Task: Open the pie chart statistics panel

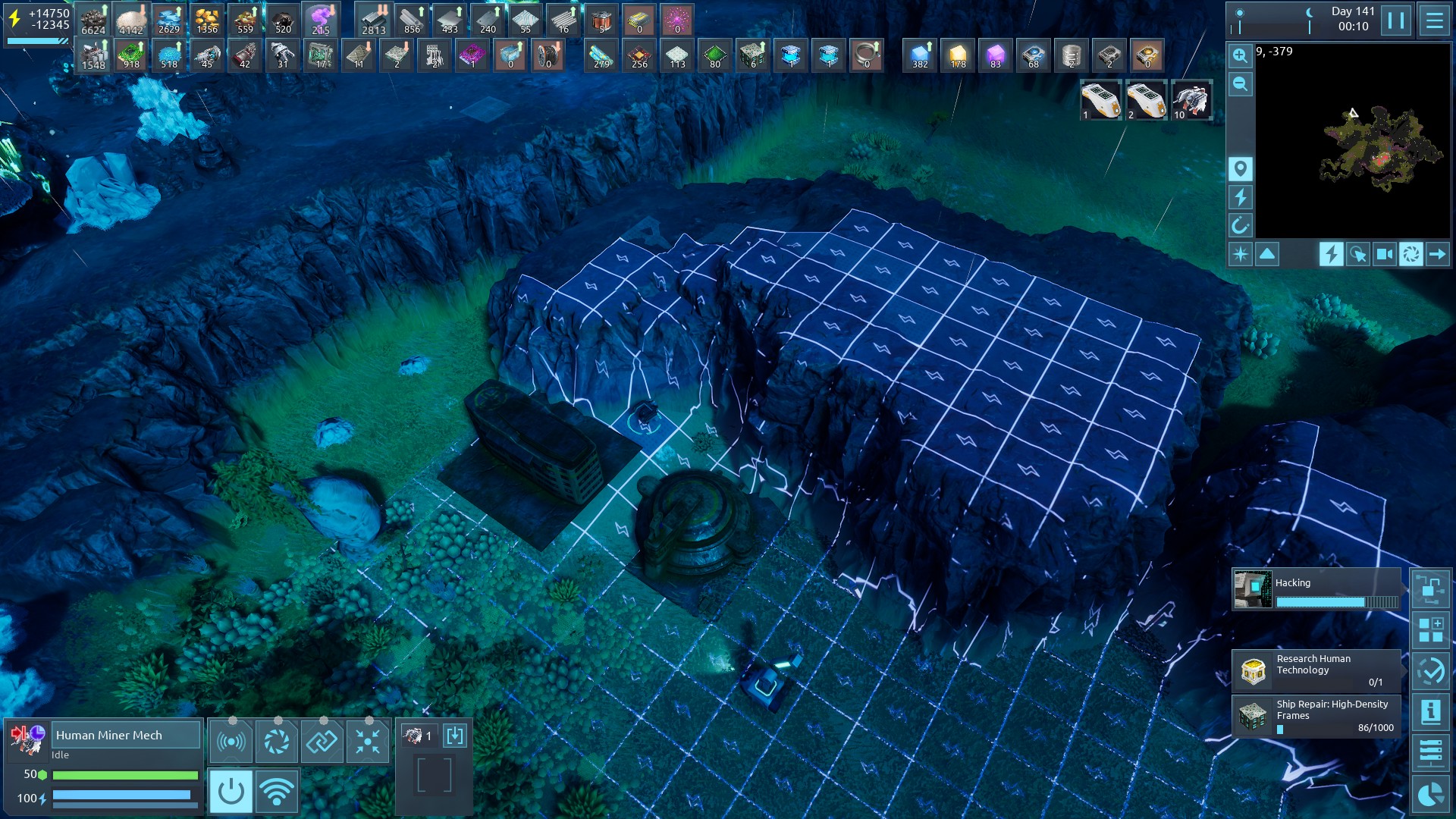Action: [1431, 794]
